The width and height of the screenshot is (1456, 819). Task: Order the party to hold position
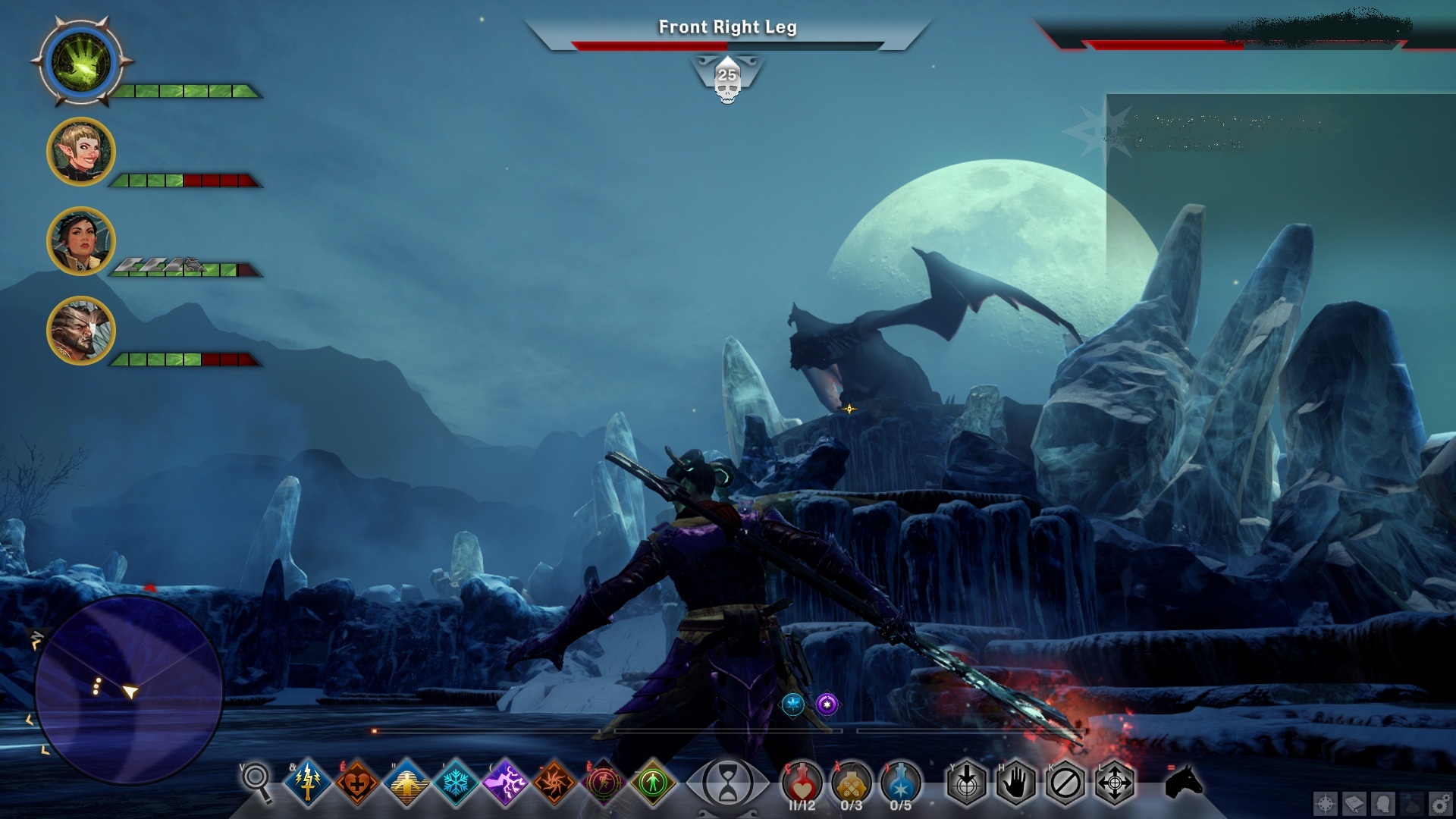(x=1016, y=783)
